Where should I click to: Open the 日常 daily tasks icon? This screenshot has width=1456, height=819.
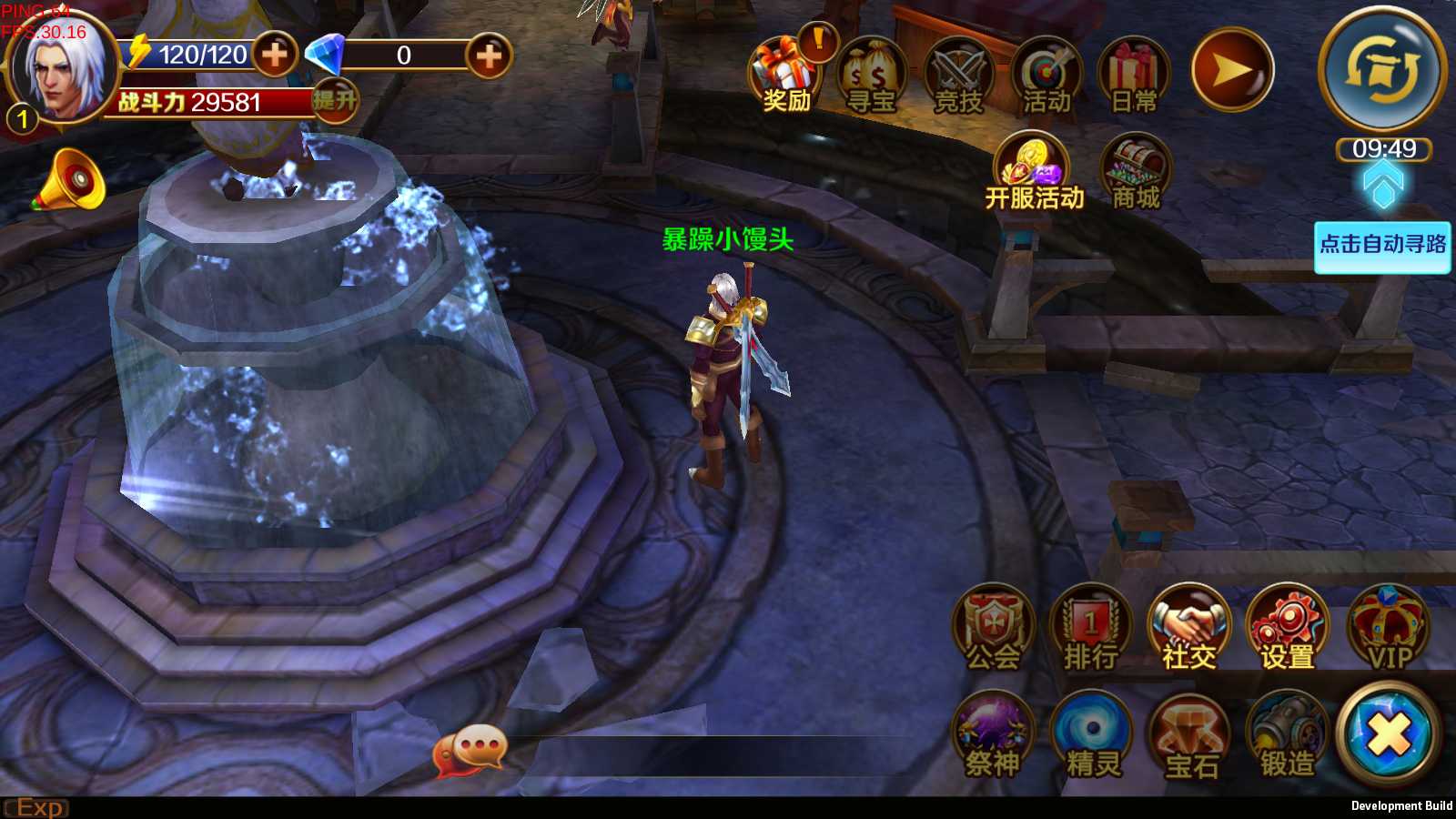tap(1133, 75)
